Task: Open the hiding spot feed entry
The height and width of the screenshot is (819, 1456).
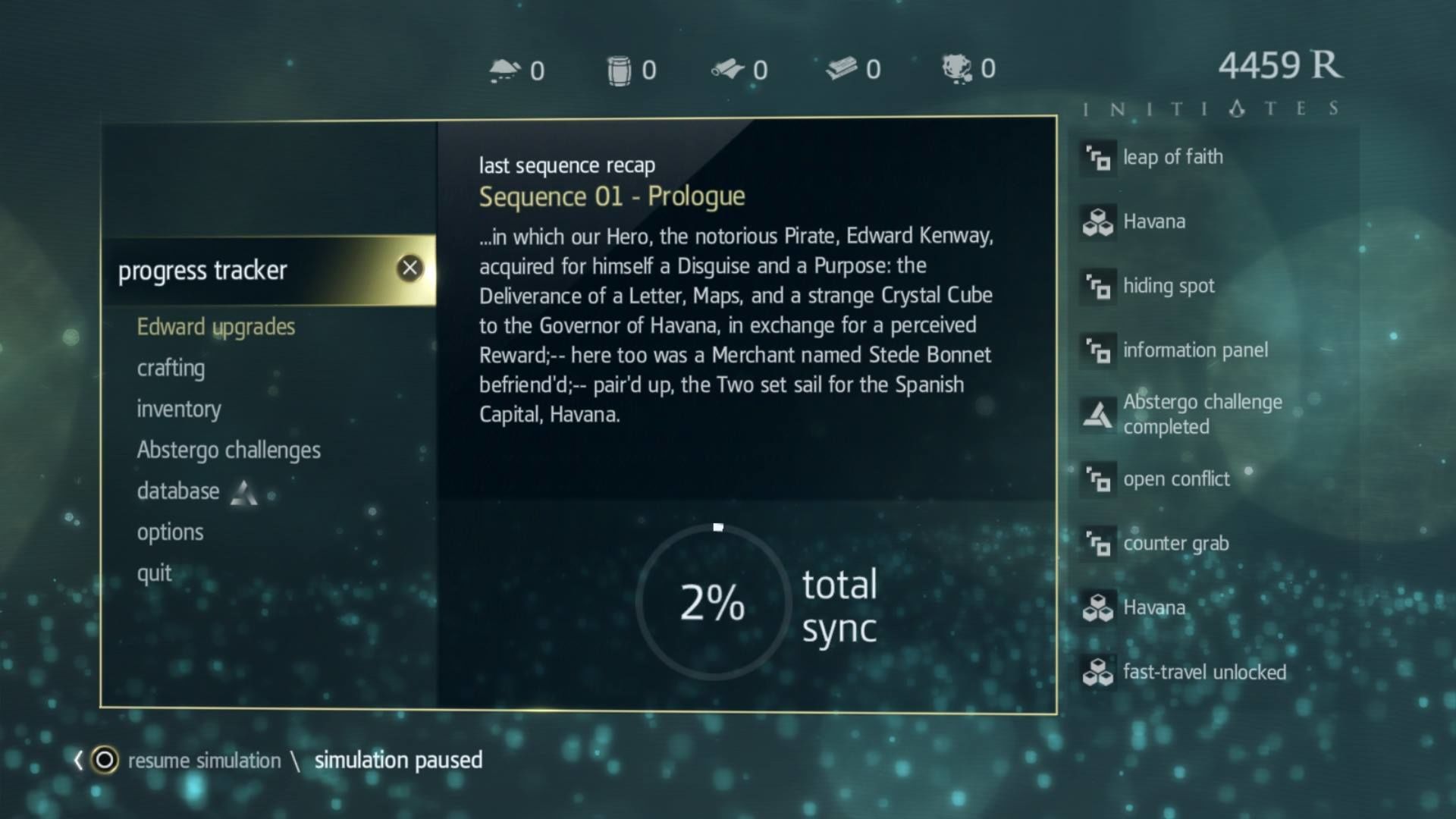Action: pos(1168,286)
